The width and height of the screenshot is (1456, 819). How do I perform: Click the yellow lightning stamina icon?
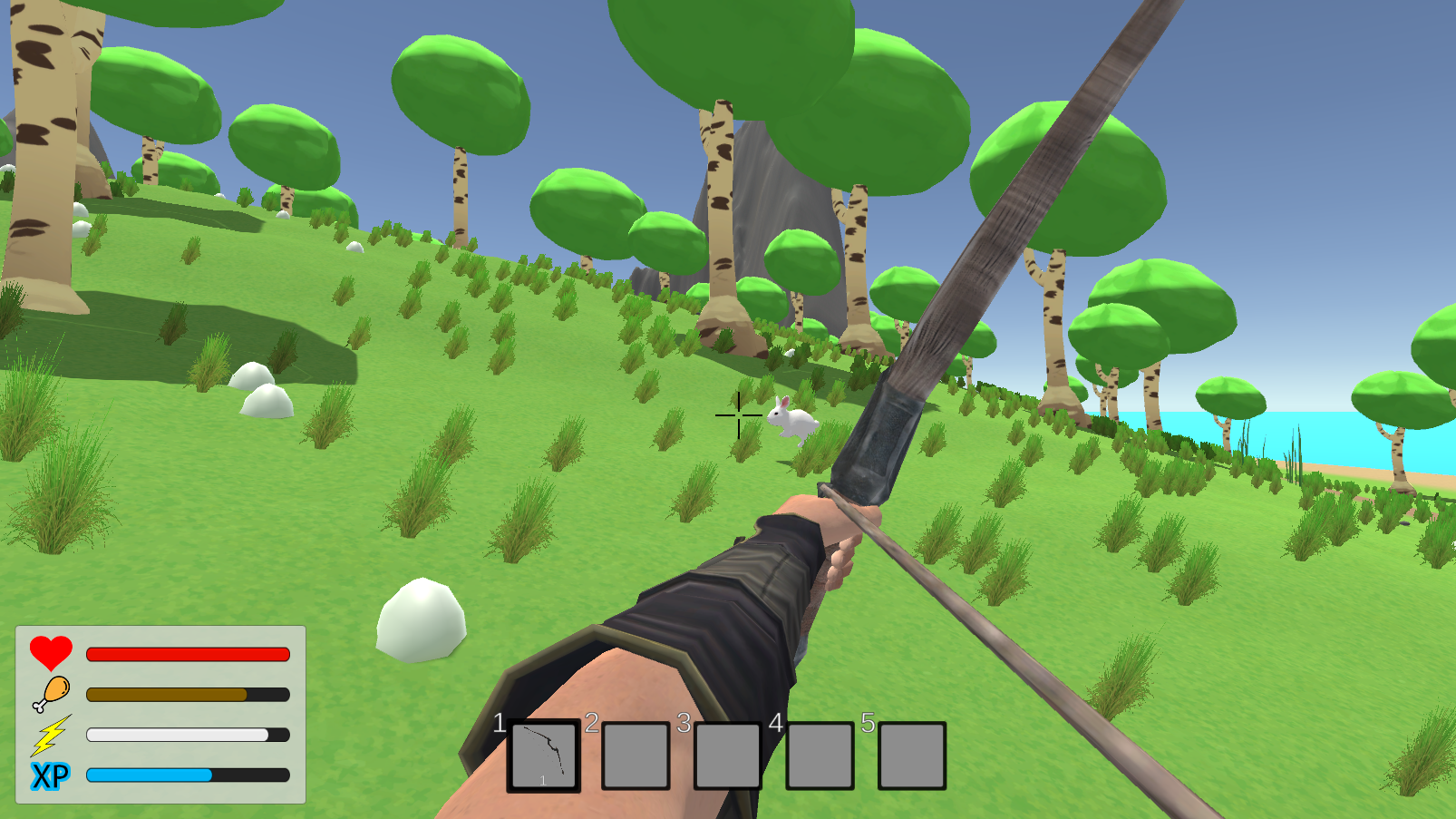pyautogui.click(x=51, y=736)
